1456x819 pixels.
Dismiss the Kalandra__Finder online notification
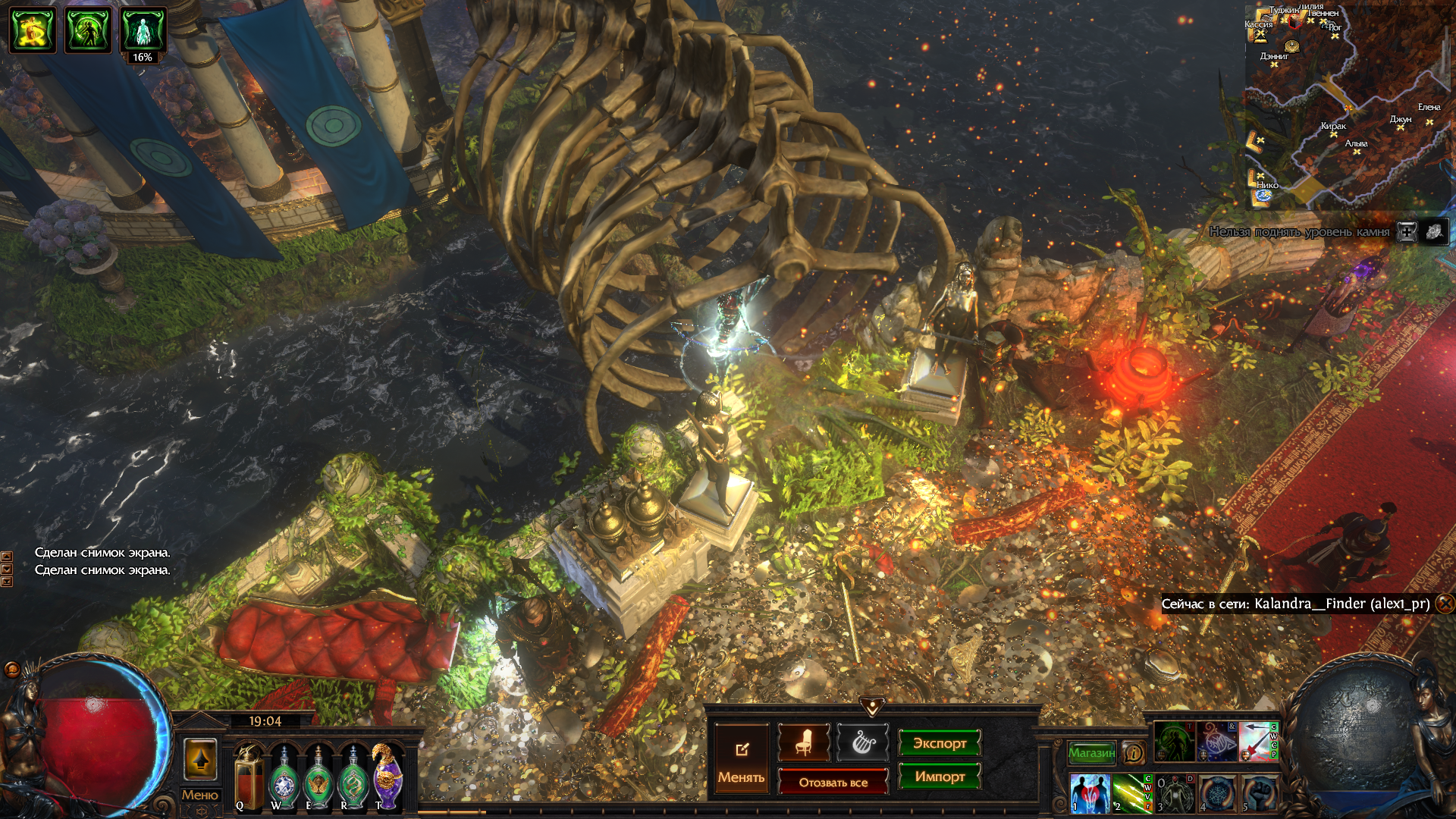tap(1445, 604)
